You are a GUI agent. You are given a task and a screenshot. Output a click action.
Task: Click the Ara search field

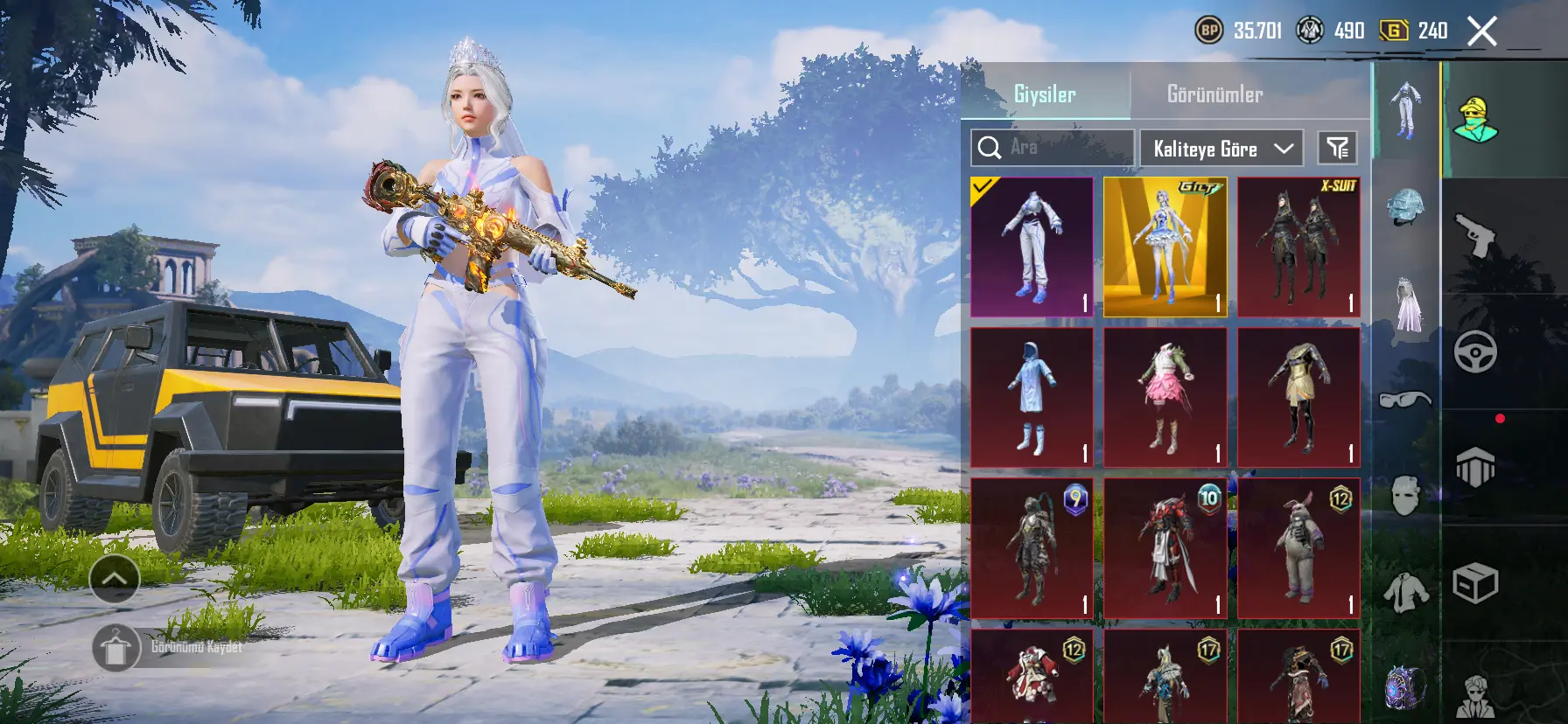coord(1053,148)
